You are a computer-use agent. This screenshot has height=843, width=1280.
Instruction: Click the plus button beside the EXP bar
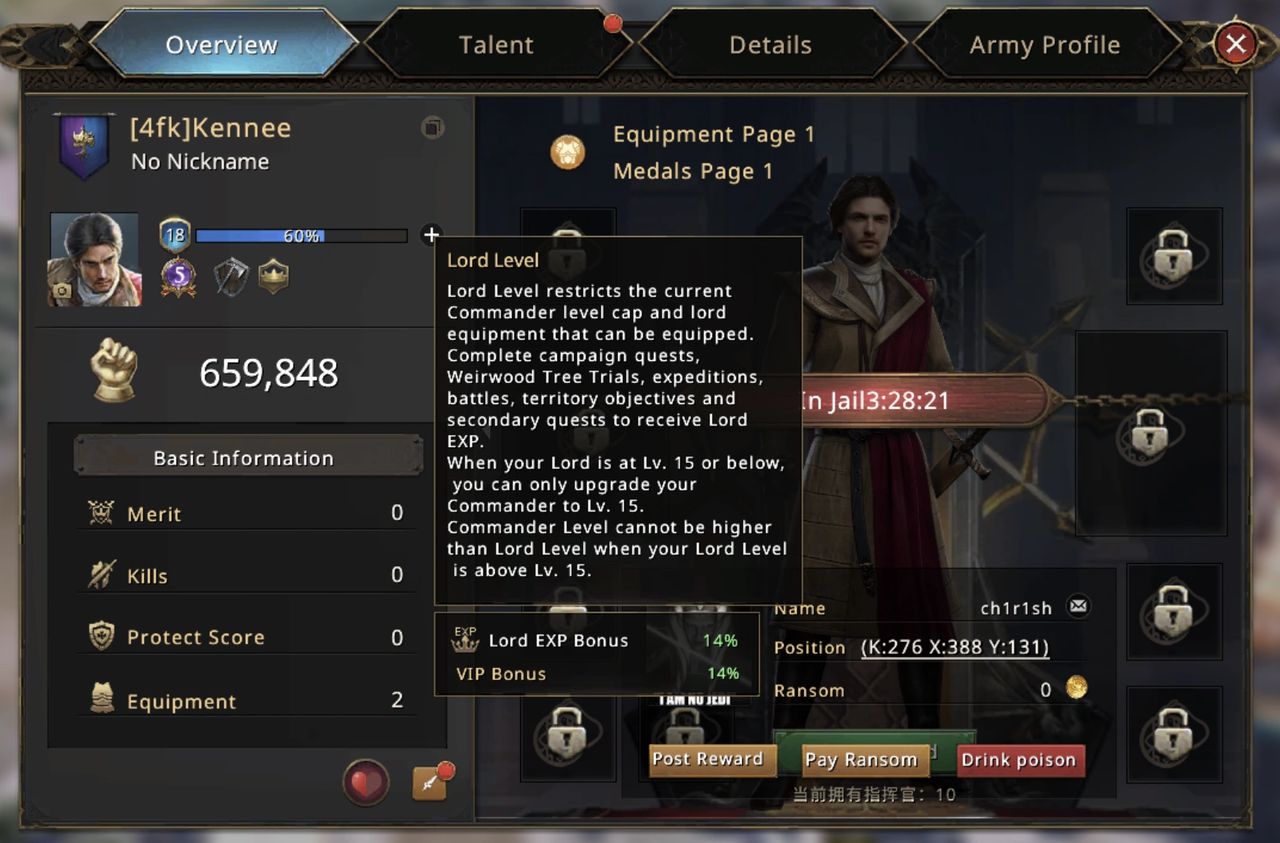pyautogui.click(x=431, y=235)
